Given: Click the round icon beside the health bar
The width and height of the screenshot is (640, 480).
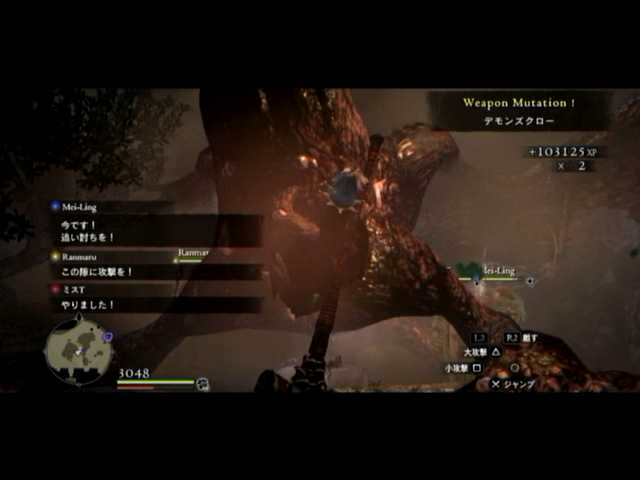Looking at the screenshot, I should 203,383.
